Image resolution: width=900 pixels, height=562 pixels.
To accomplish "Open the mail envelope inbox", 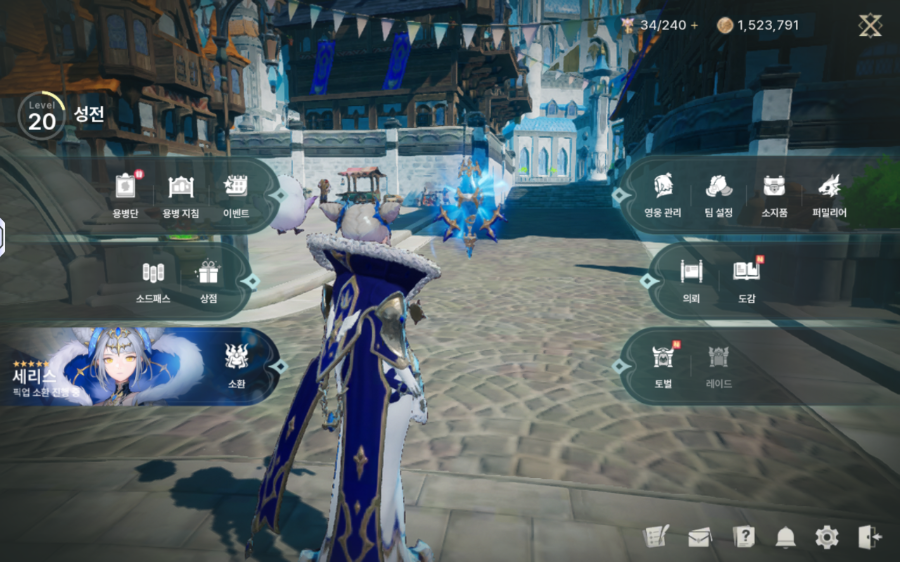I will (x=699, y=537).
